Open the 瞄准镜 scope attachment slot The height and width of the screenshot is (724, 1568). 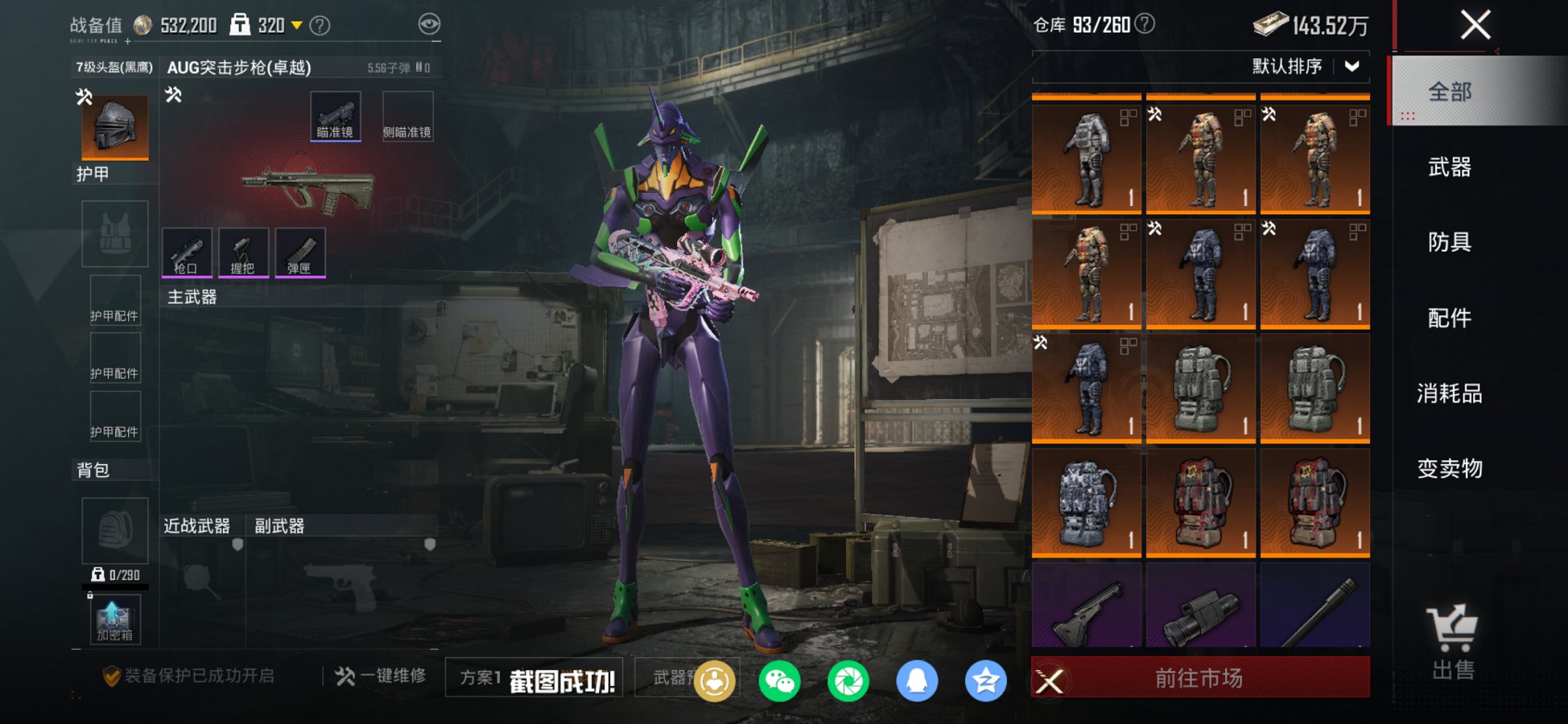pos(335,117)
